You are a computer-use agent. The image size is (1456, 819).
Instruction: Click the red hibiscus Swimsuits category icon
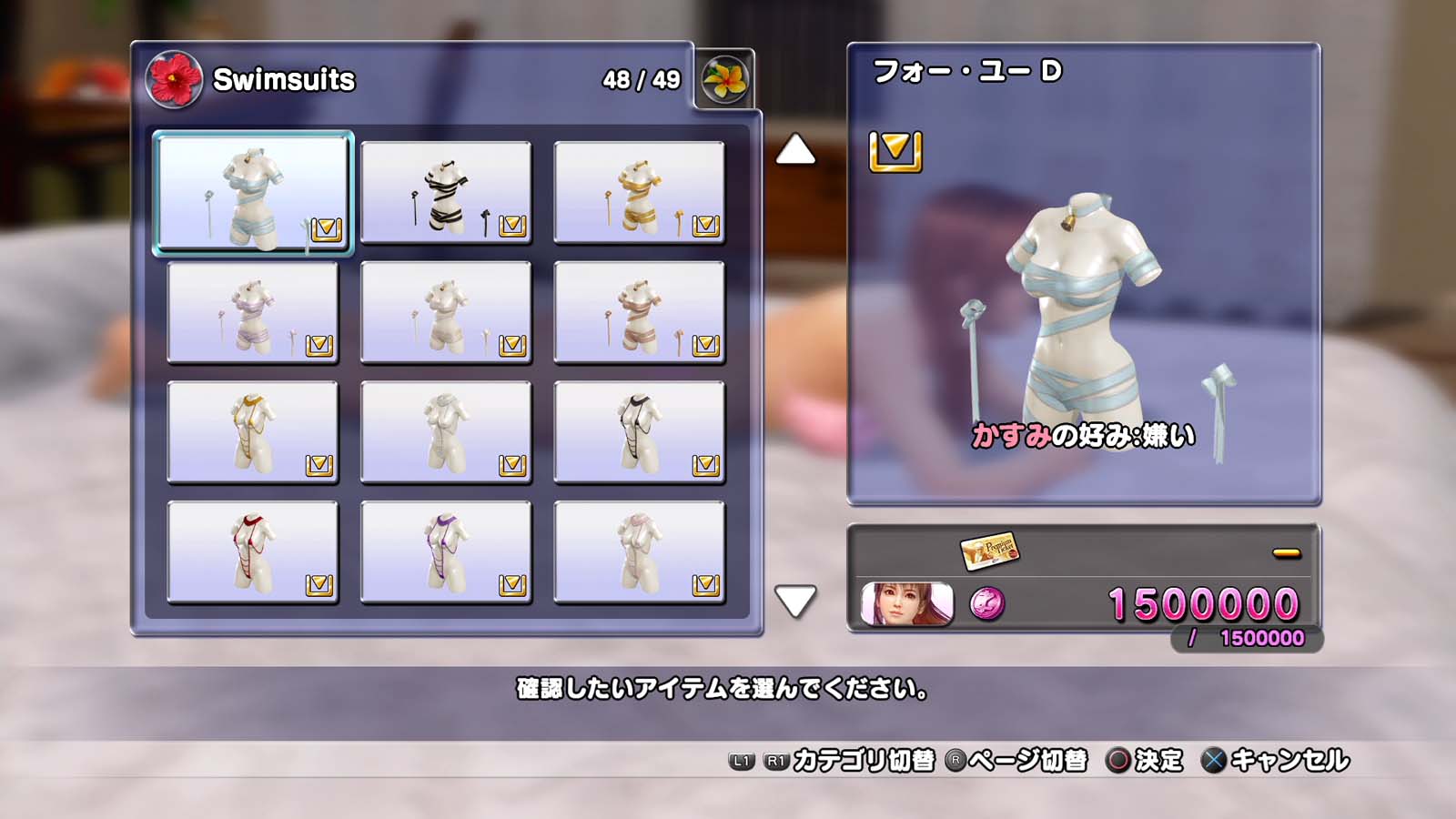coord(174,79)
